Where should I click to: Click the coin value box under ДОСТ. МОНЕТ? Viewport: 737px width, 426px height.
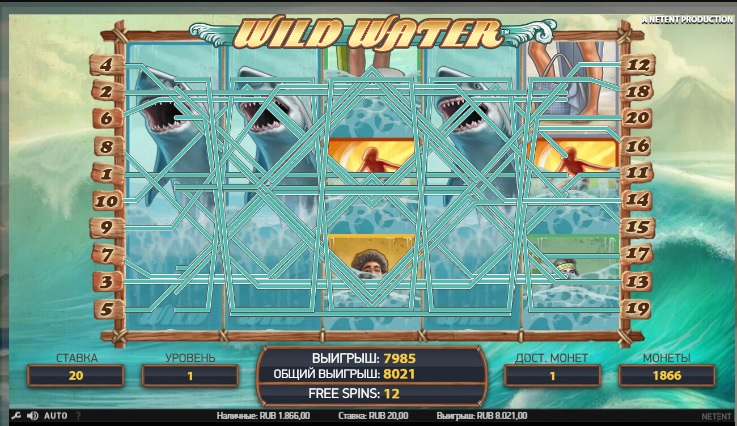pyautogui.click(x=550, y=375)
